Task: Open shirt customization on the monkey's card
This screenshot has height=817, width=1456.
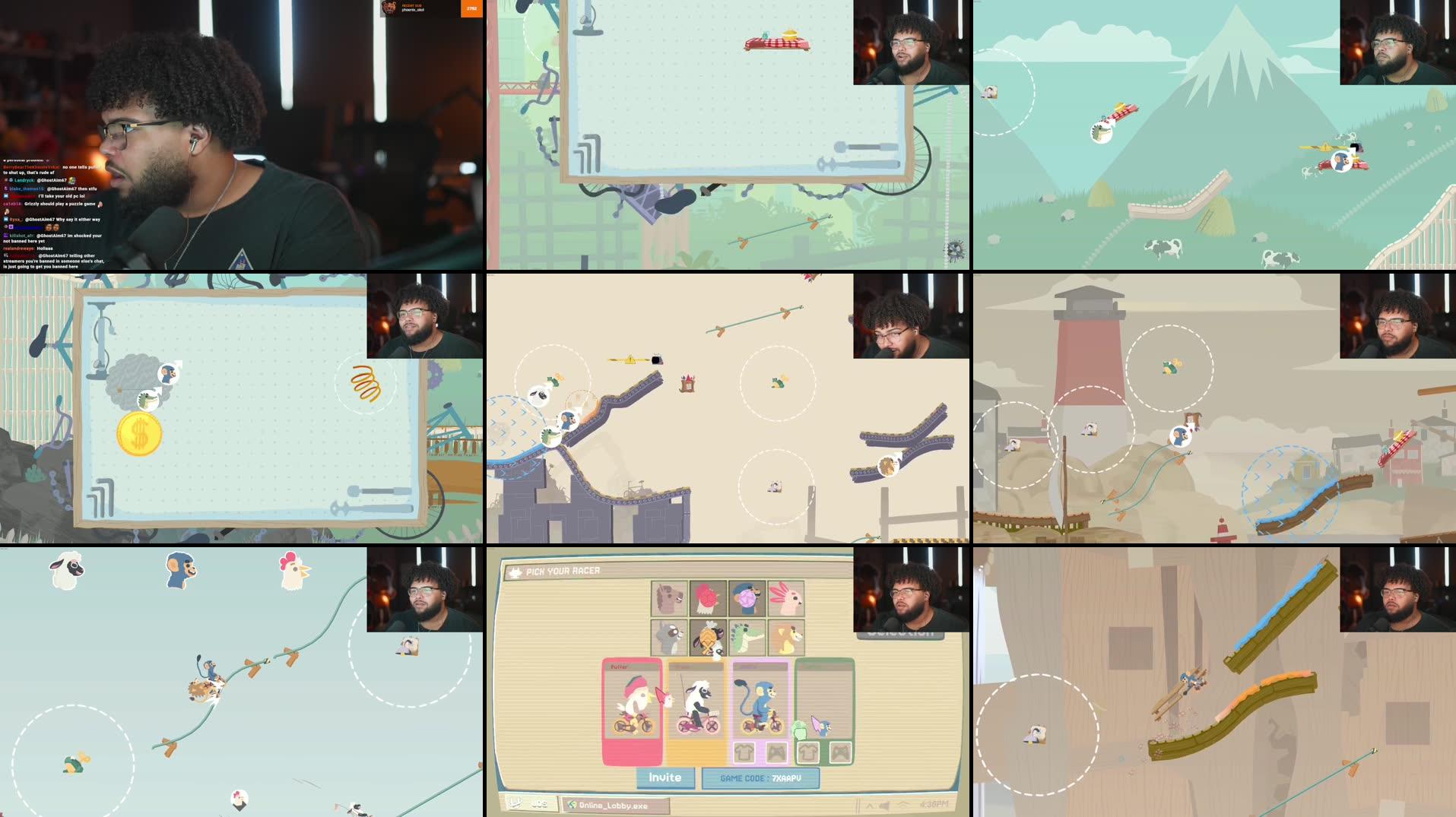Action: click(x=745, y=753)
